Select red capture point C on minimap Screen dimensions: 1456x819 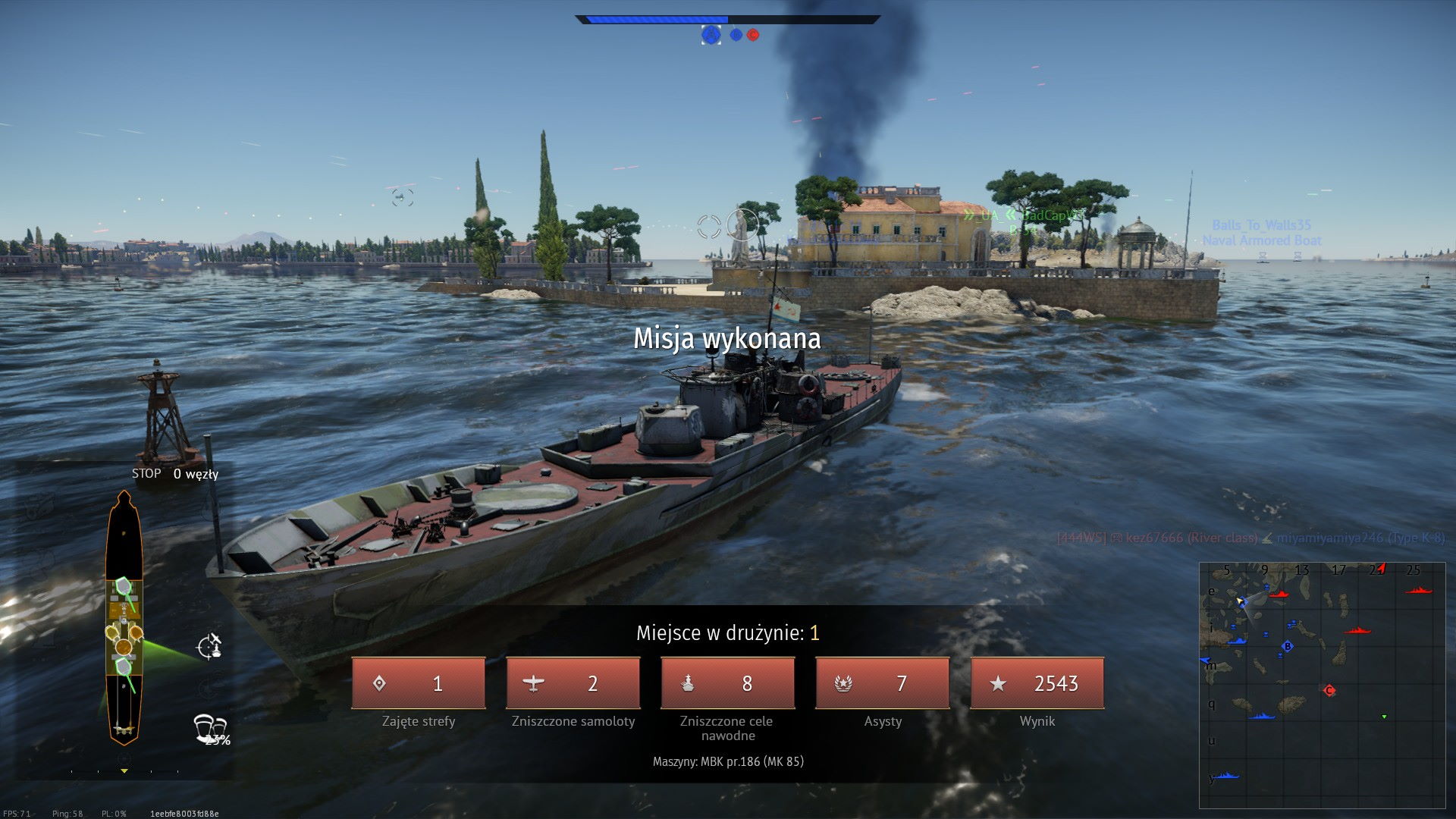tap(1329, 690)
